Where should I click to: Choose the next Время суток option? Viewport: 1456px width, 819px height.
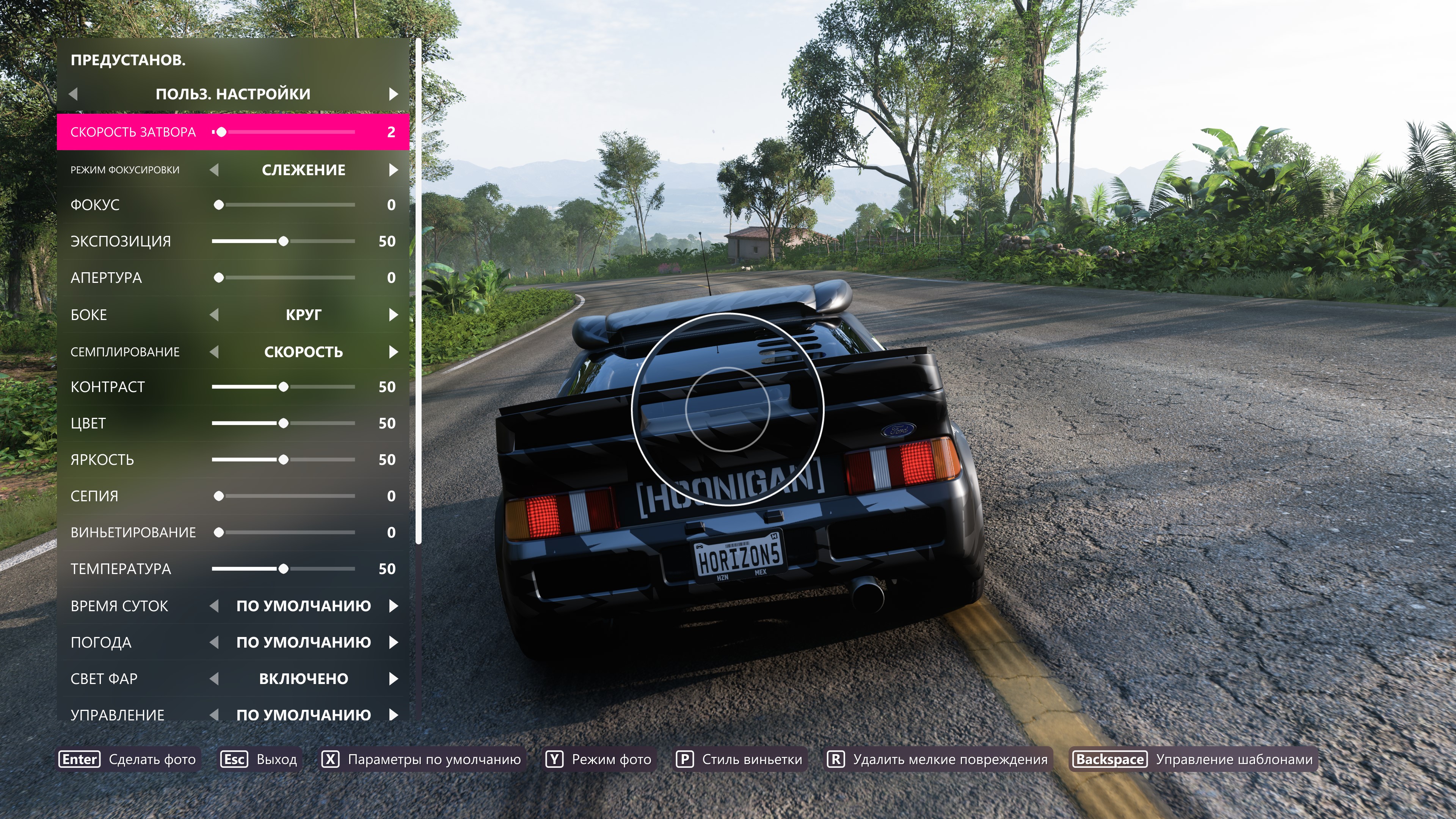[x=394, y=606]
